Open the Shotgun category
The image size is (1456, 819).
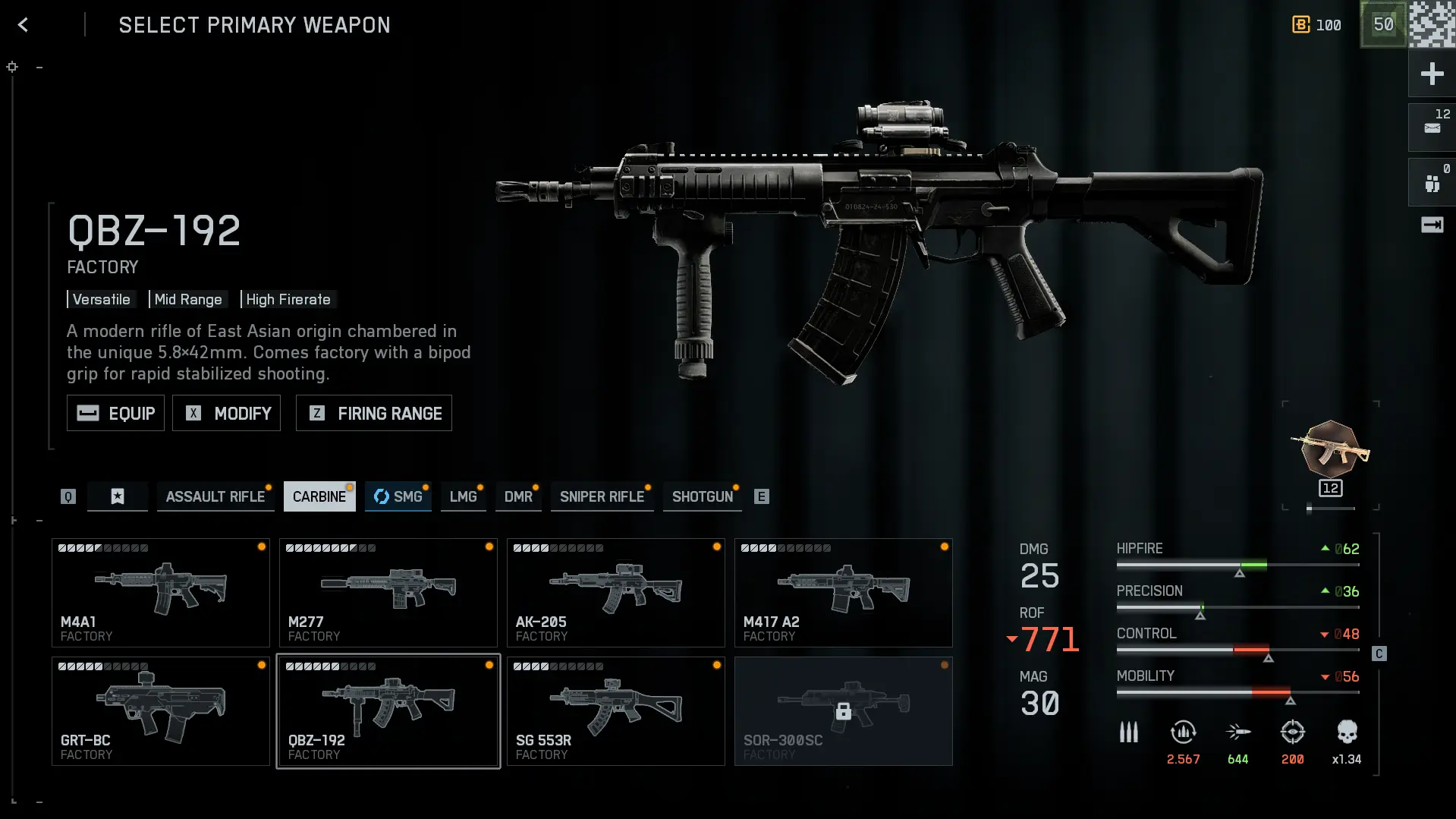[703, 496]
